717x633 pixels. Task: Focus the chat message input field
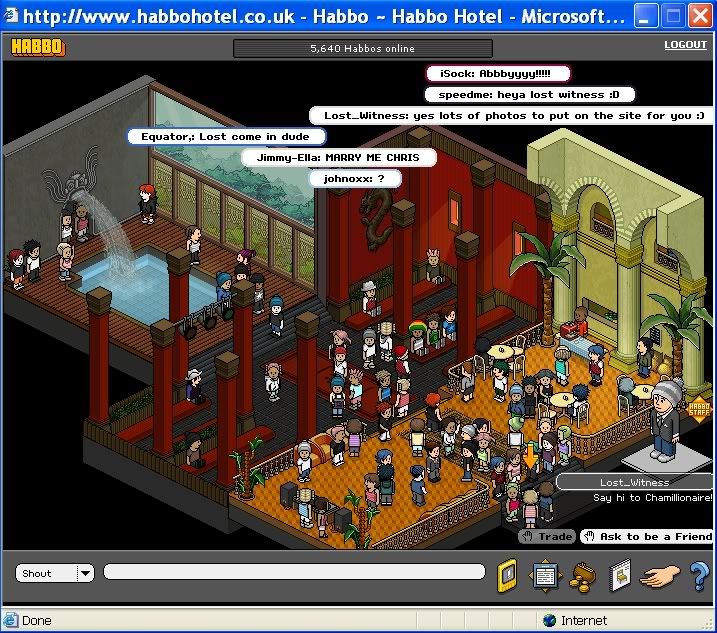(x=294, y=573)
